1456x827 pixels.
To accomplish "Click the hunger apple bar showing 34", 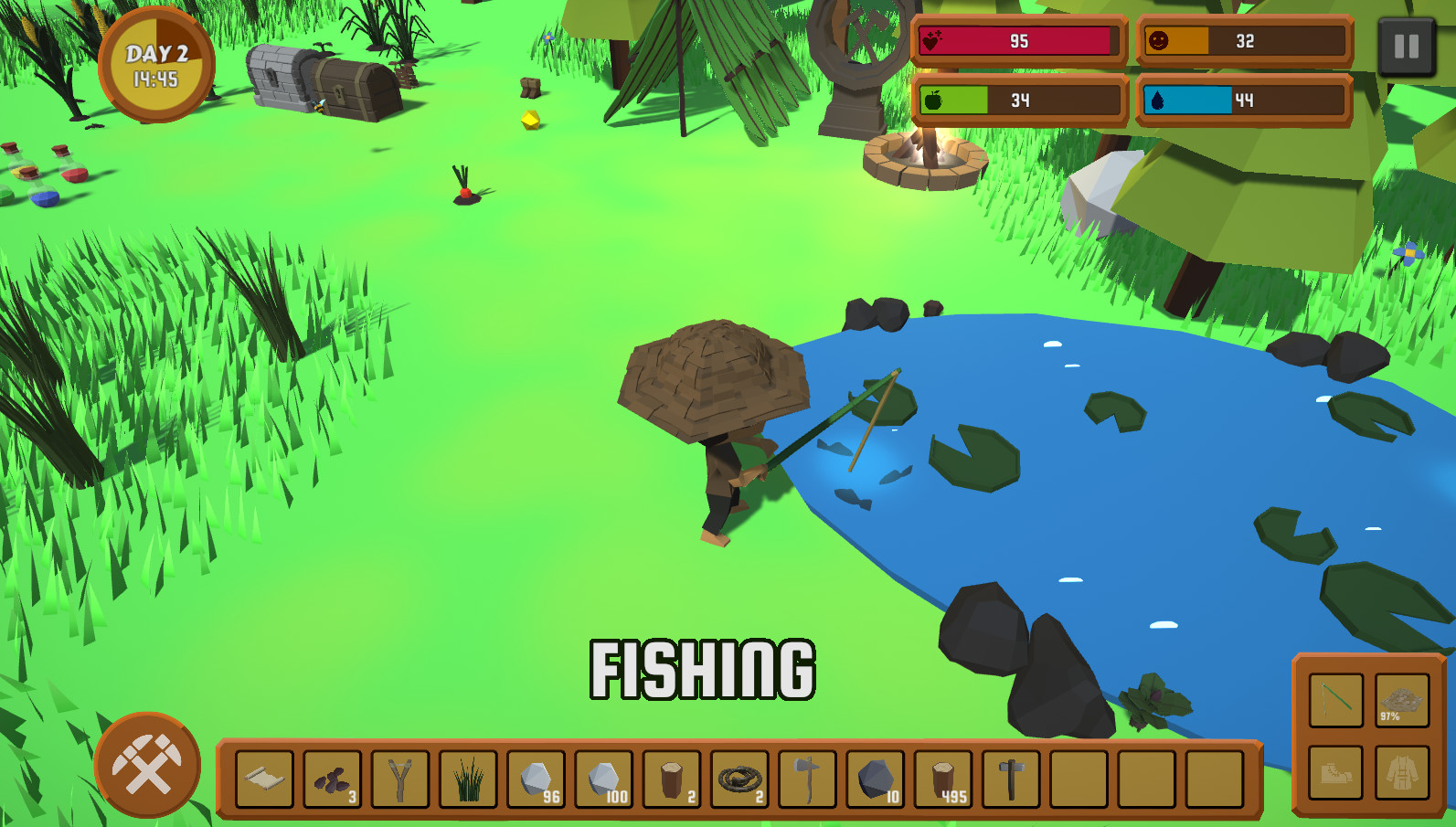I will coord(1017,101).
